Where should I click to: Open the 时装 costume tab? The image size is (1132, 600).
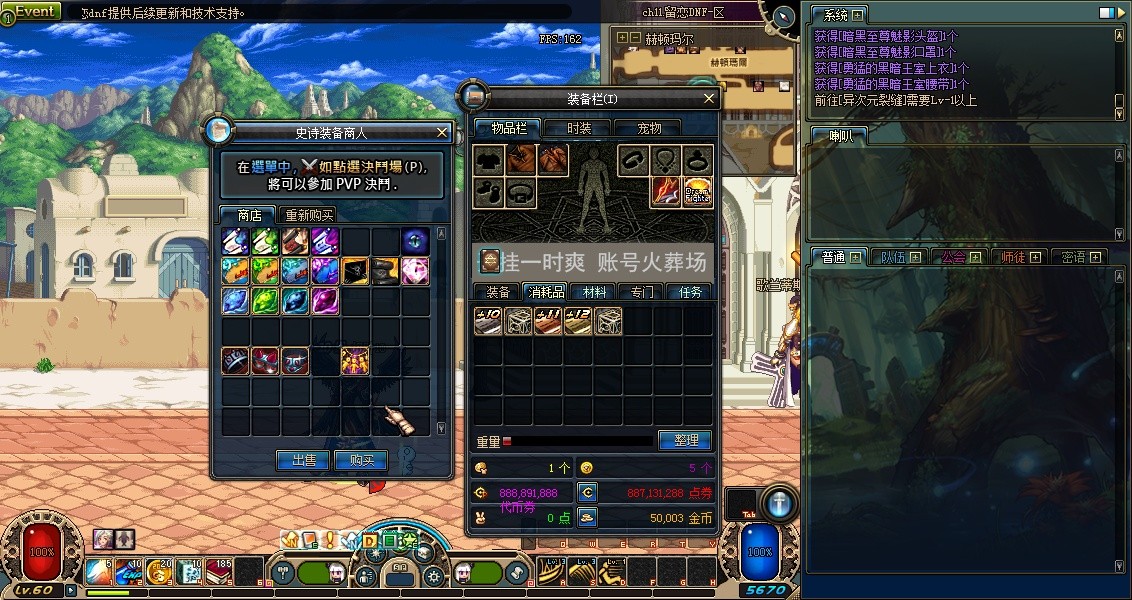point(579,128)
